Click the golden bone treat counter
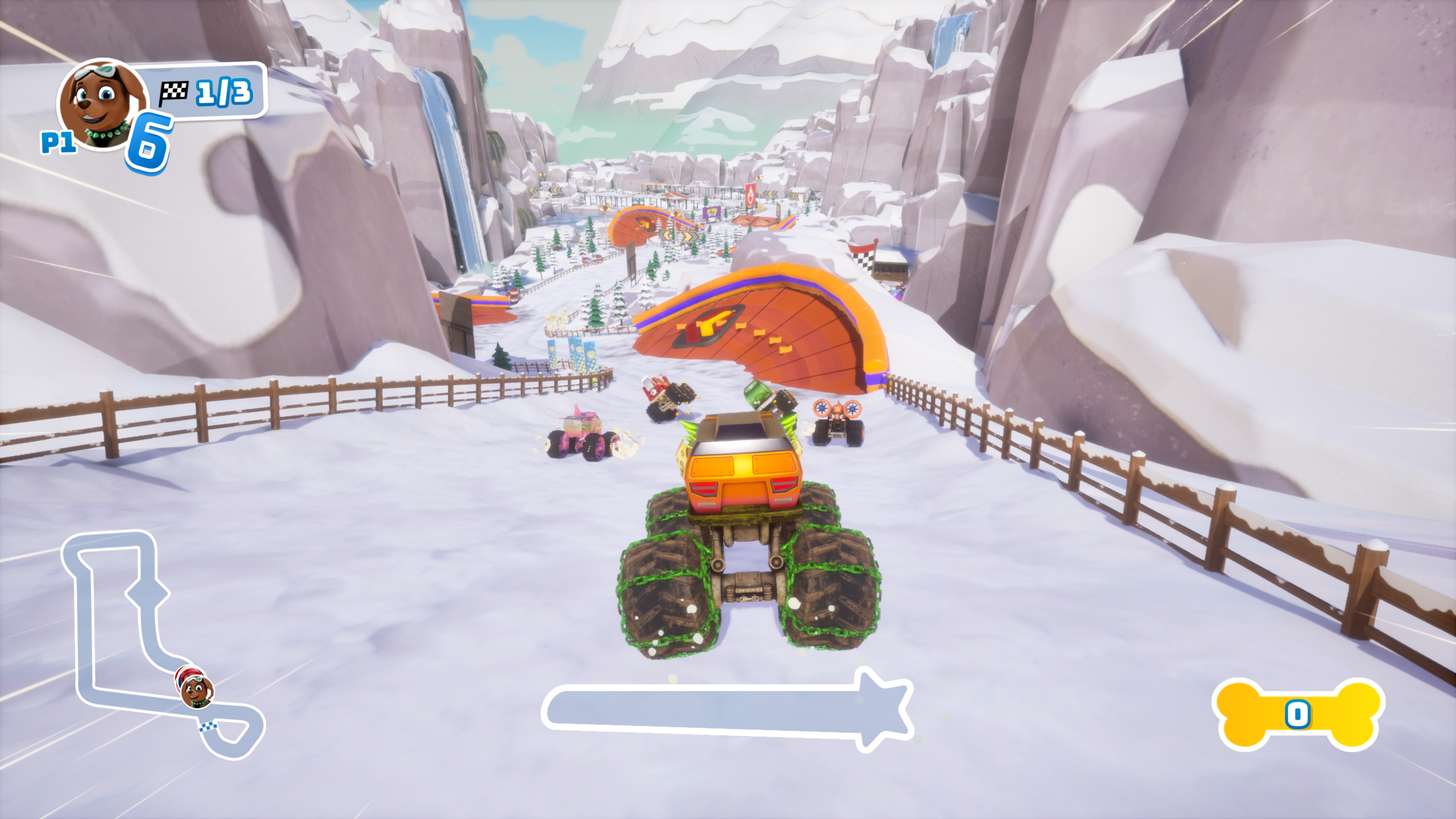Viewport: 1456px width, 819px height. tap(1298, 714)
